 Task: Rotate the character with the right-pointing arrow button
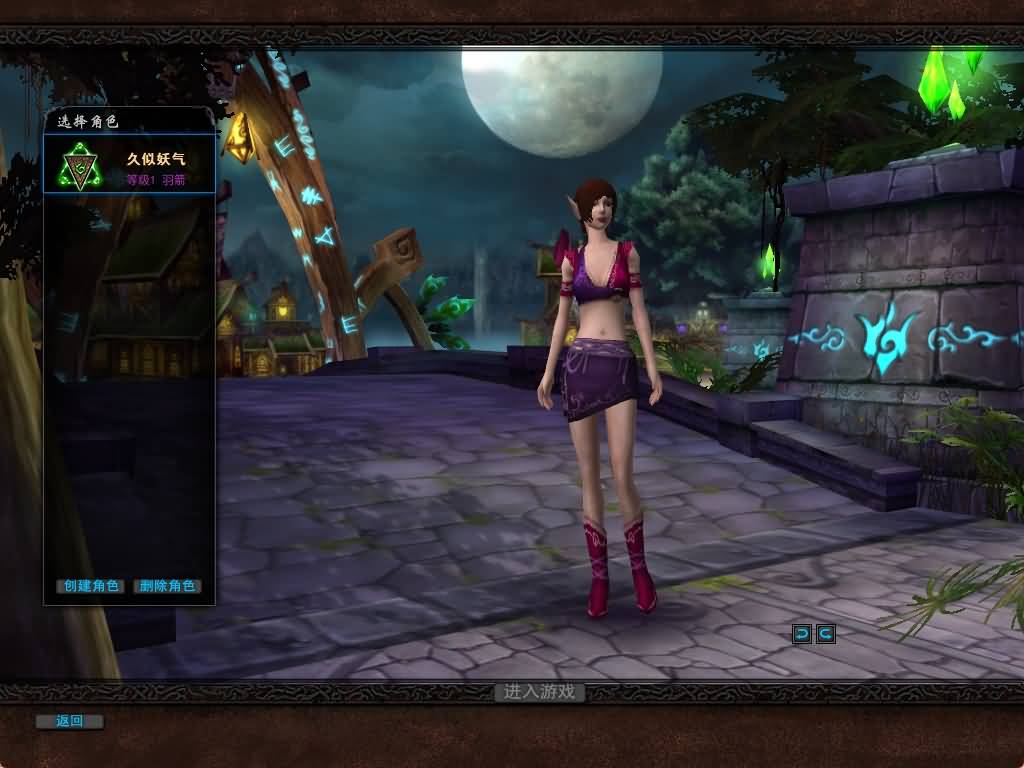825,633
